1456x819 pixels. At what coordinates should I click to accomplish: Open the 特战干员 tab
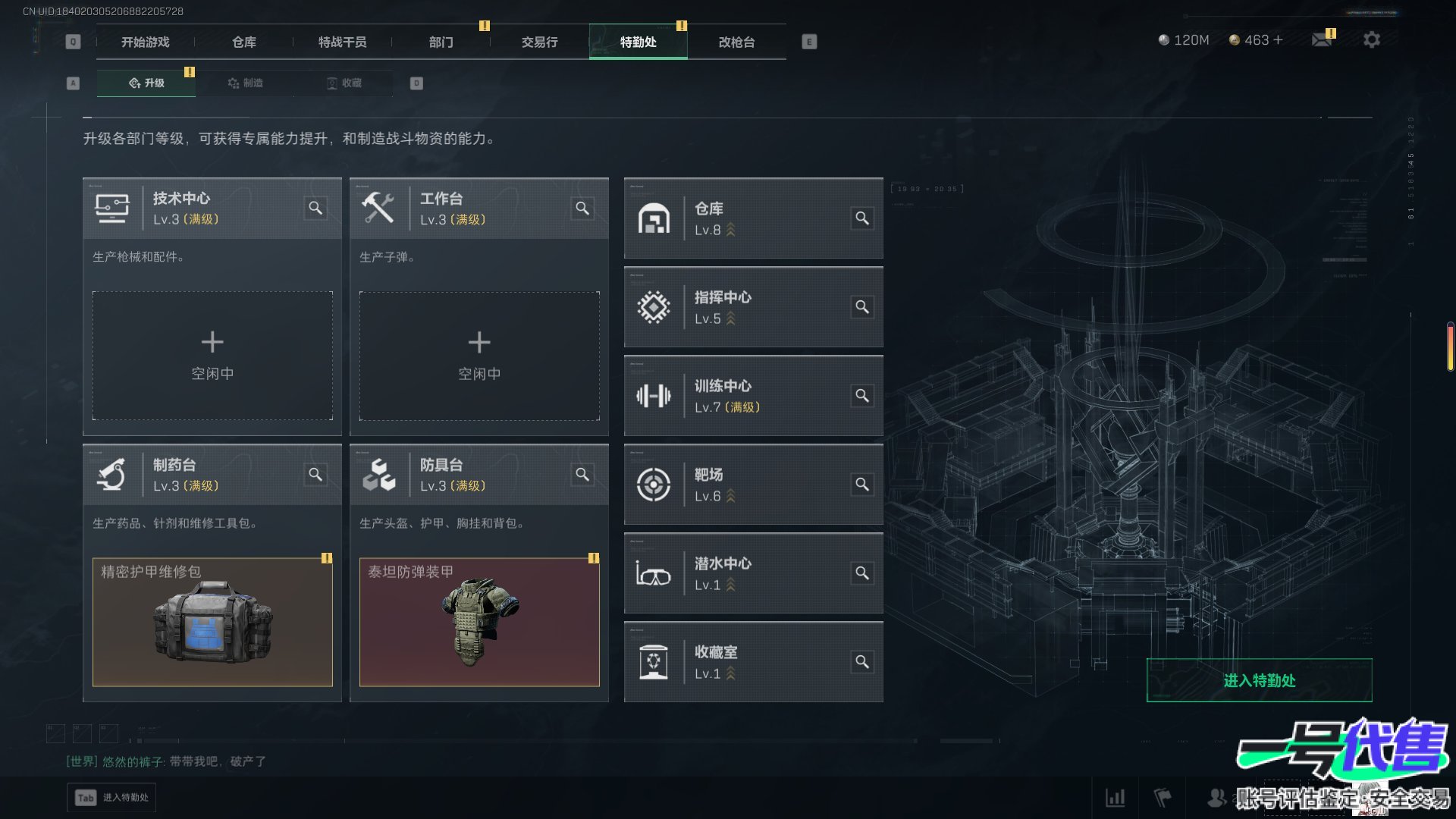(x=342, y=42)
